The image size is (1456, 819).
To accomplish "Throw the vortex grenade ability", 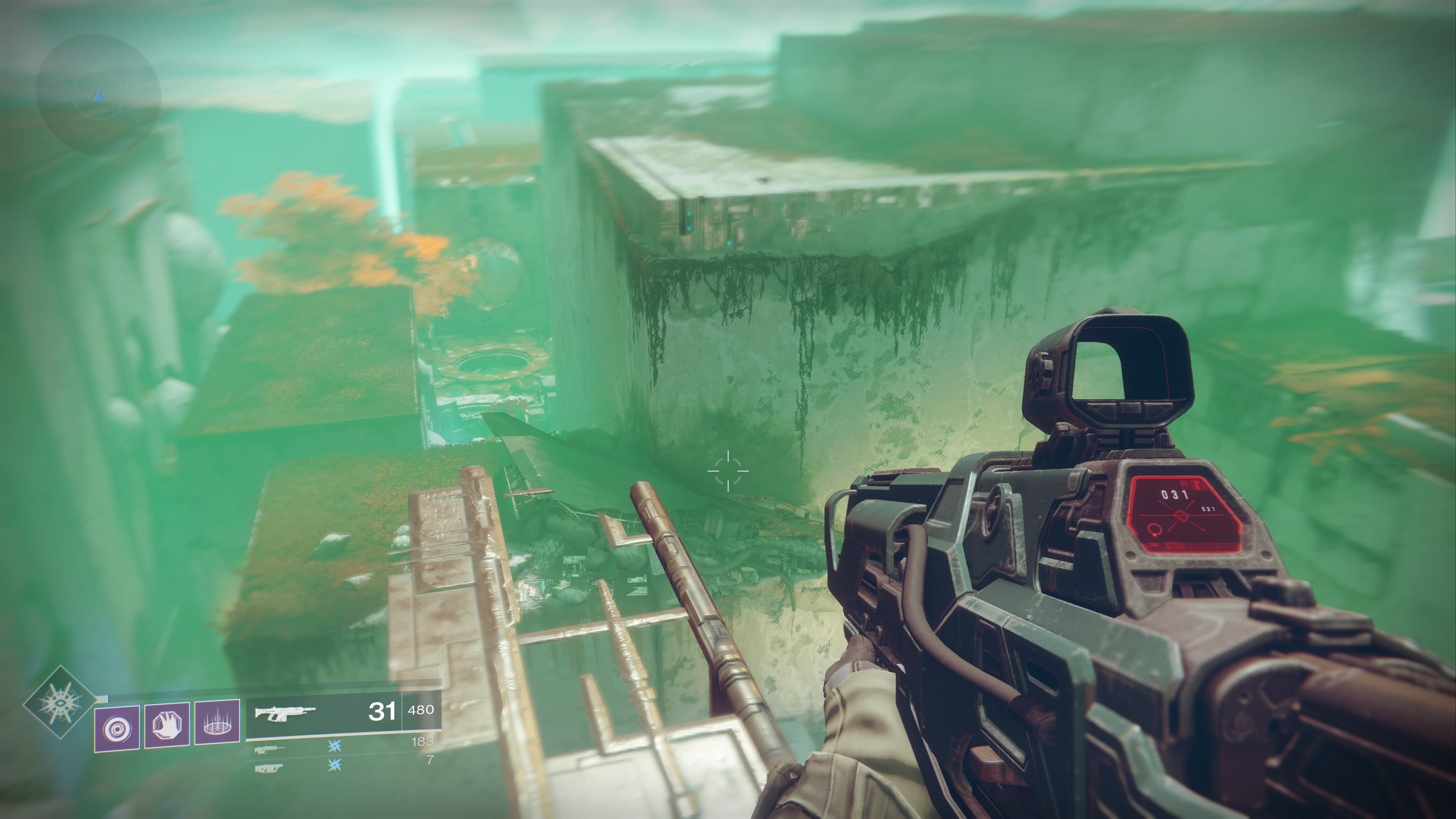I will click(x=117, y=728).
